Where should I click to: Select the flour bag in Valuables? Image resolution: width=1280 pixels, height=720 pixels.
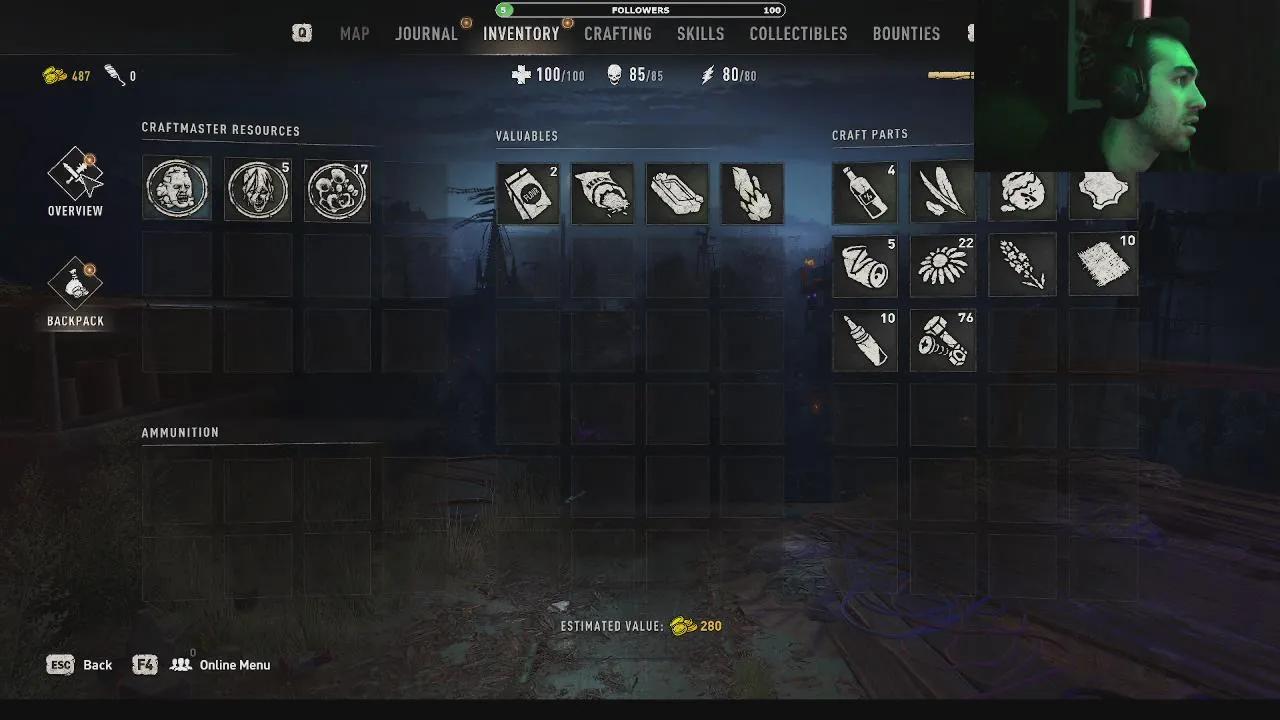pyautogui.click(x=527, y=193)
